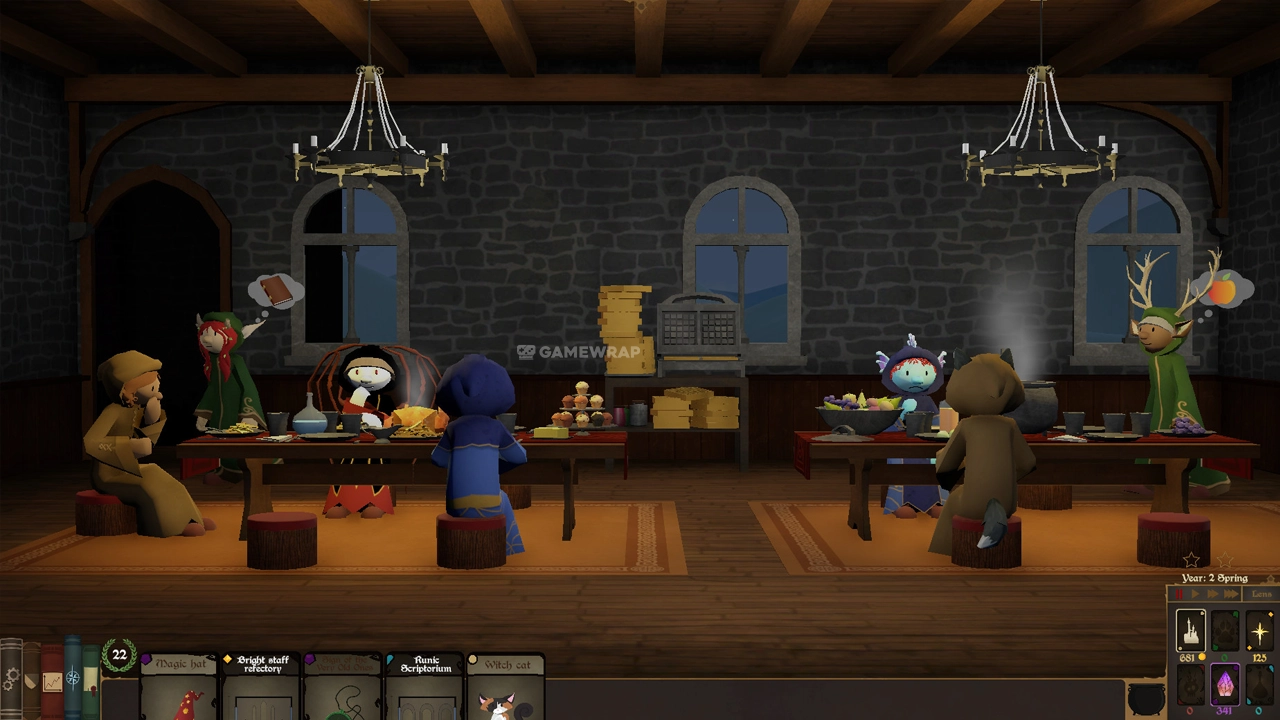Set game speed to double fast-forward
Screen dimensions: 1280x720
[1211, 595]
